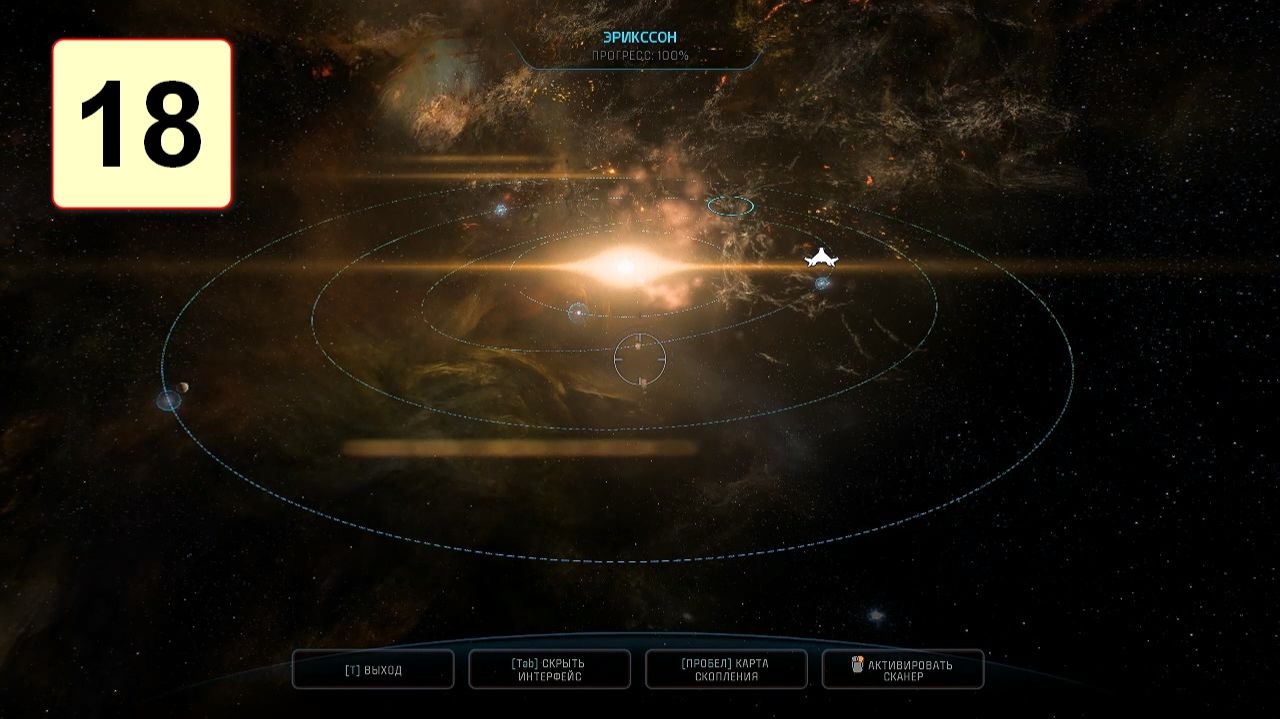The image size is (1280, 719).
Task: Open the Карта скопления cluster map
Action: click(726, 669)
